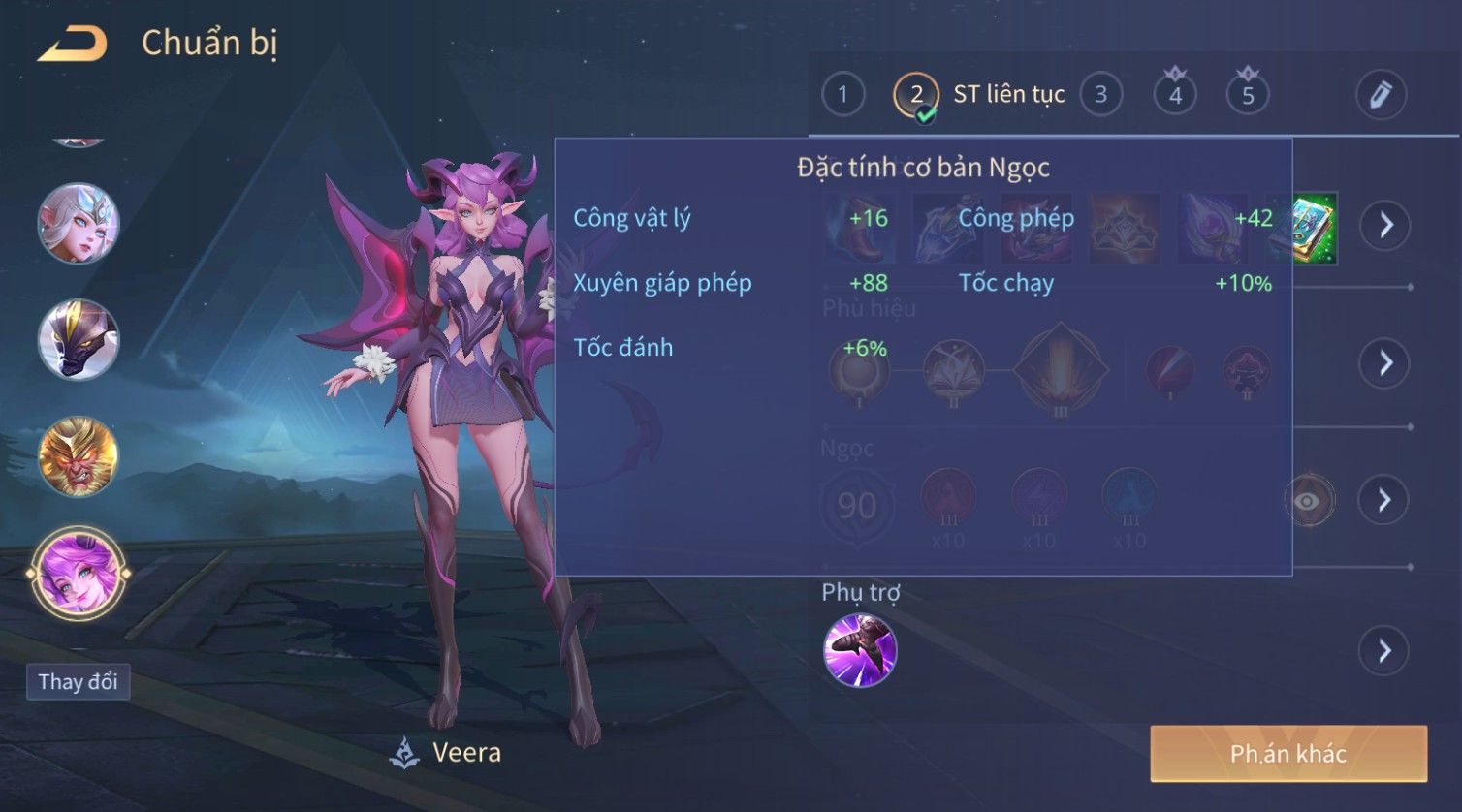
Task: Select the white-haired hero portrait
Action: pos(78,223)
